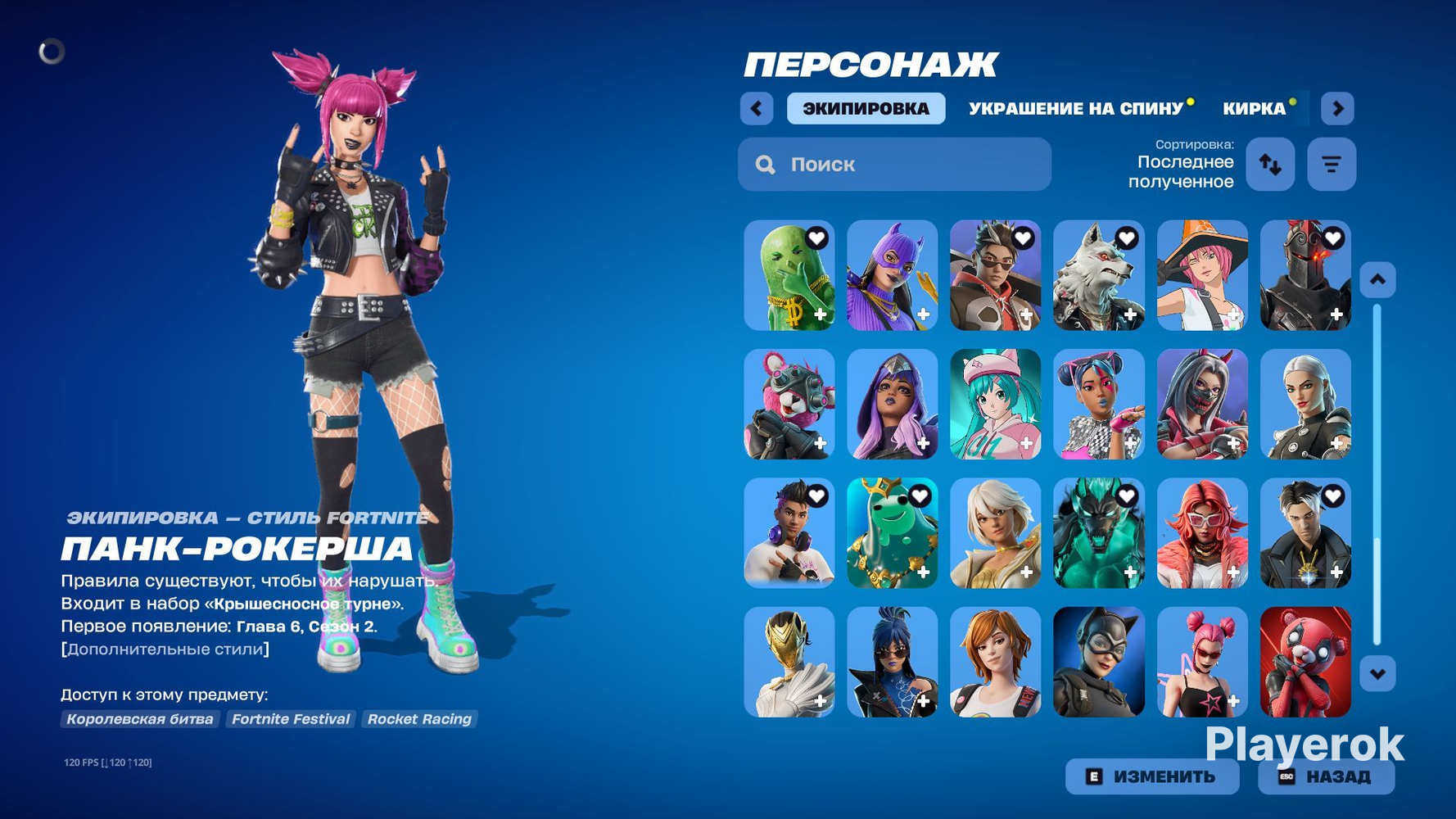This screenshot has height=819, width=1456.
Task: Select the teal-haired anime girl skin
Action: click(x=995, y=405)
